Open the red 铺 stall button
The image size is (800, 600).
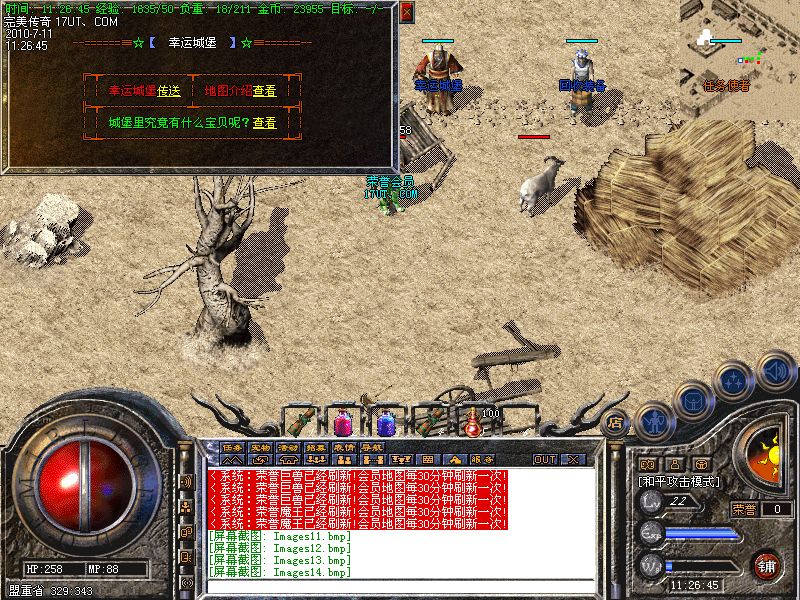tap(767, 565)
